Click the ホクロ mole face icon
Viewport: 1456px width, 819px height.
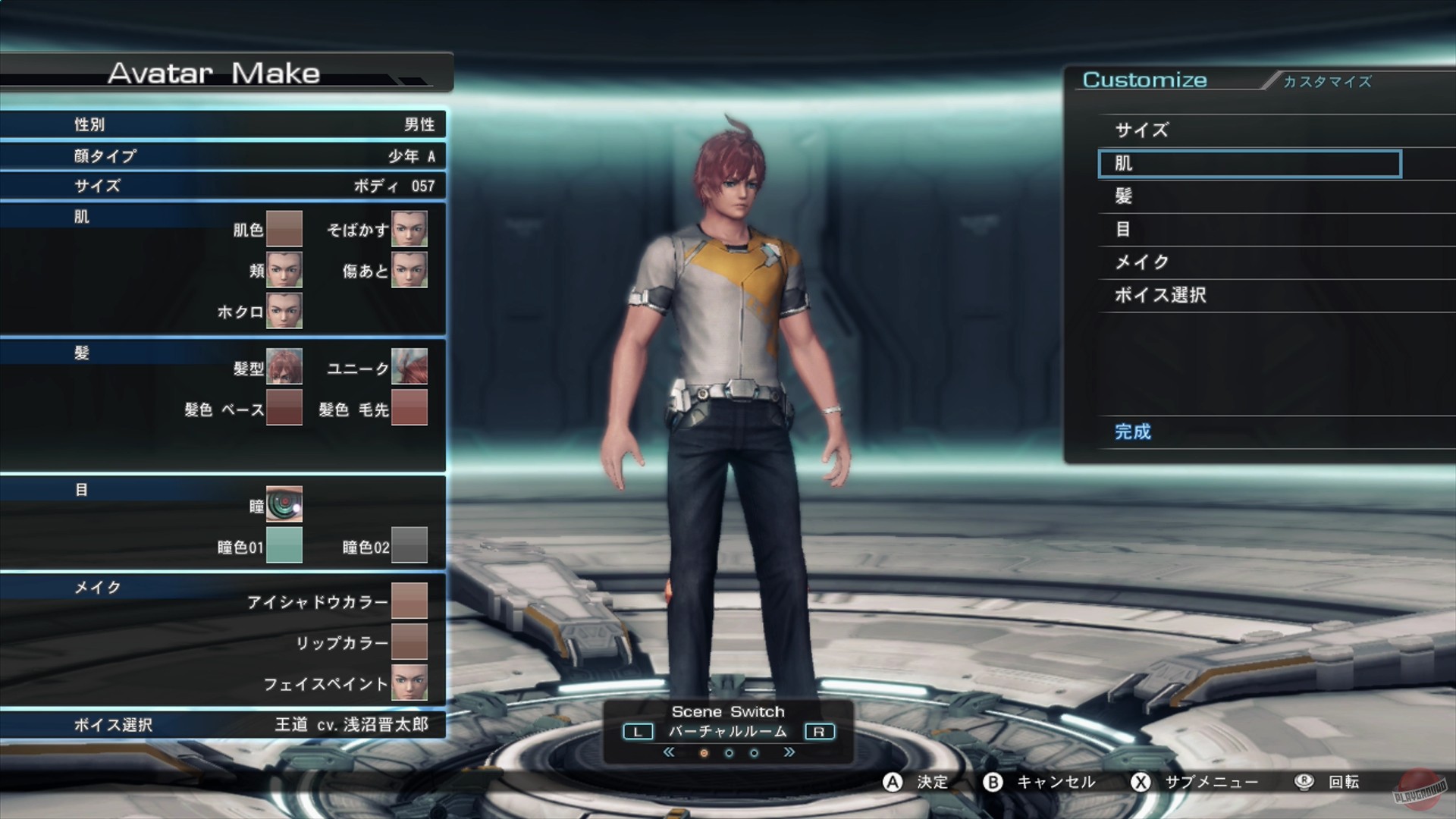coord(286,311)
